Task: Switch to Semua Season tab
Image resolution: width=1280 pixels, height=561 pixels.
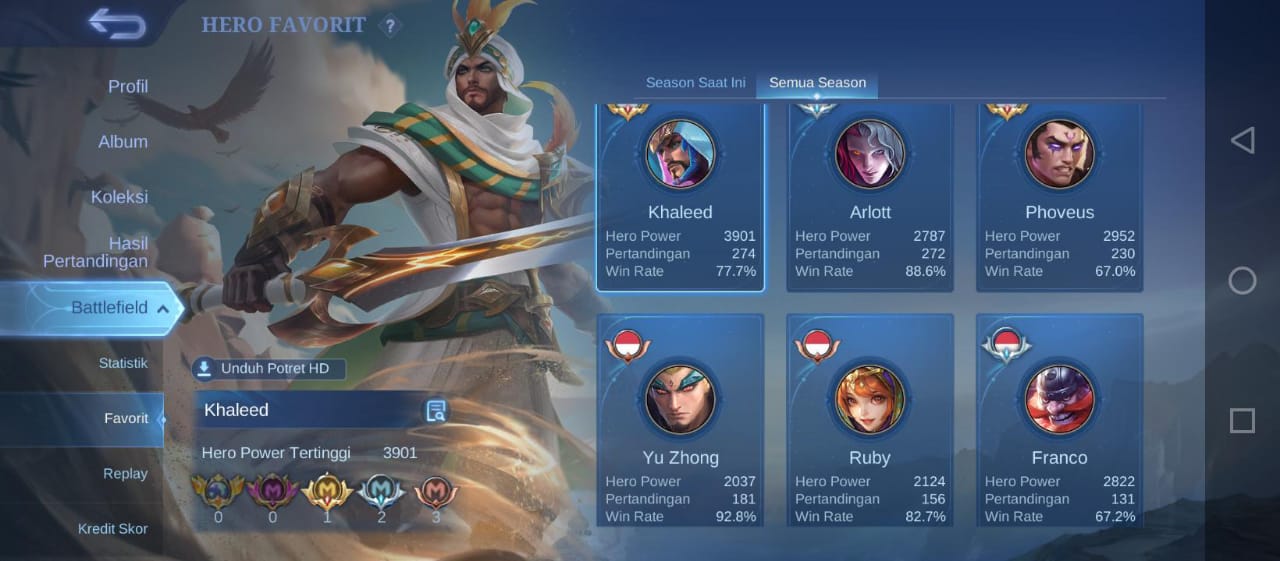Action: coord(817,83)
